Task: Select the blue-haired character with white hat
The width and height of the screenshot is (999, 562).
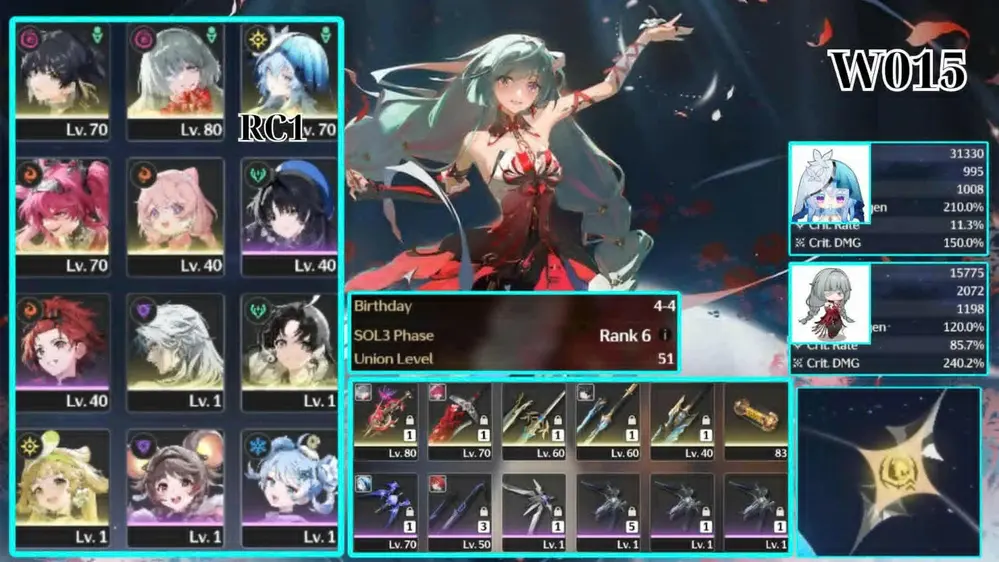Action: tap(289, 81)
